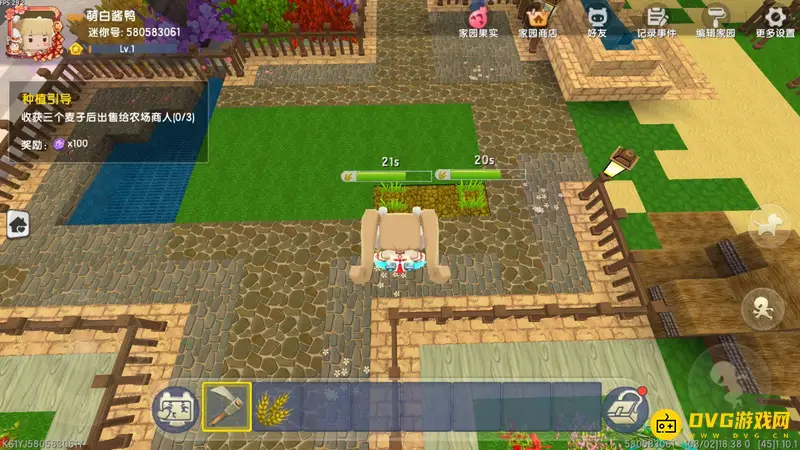800x450 pixels.
Task: Open 更多设置 more settings
Action: (774, 20)
